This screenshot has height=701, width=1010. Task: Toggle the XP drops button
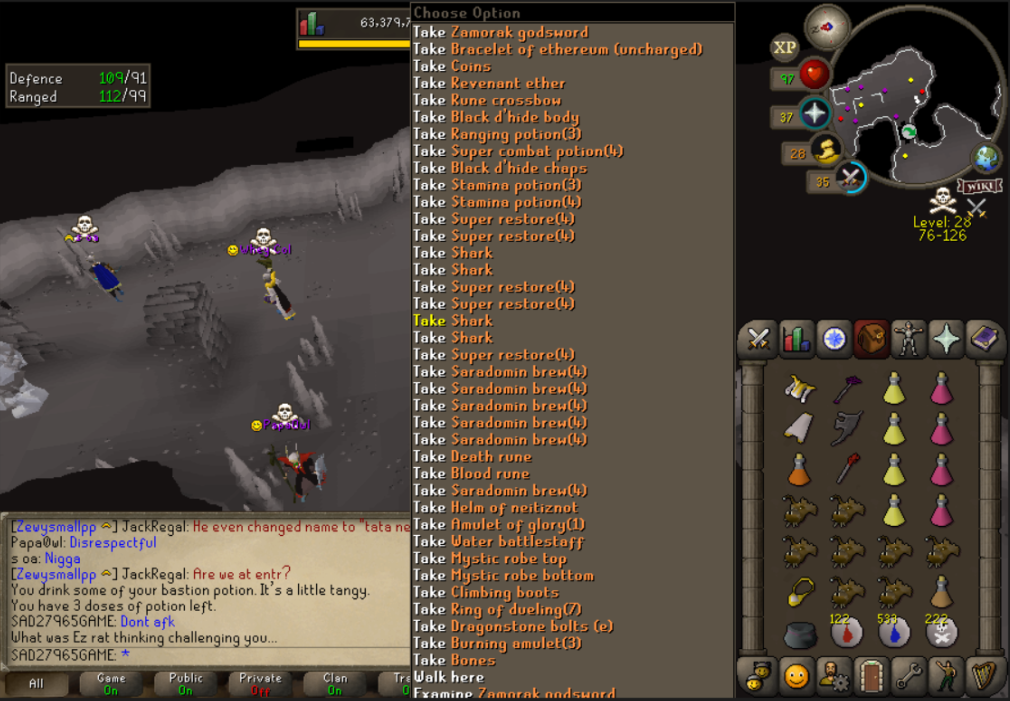click(x=785, y=47)
